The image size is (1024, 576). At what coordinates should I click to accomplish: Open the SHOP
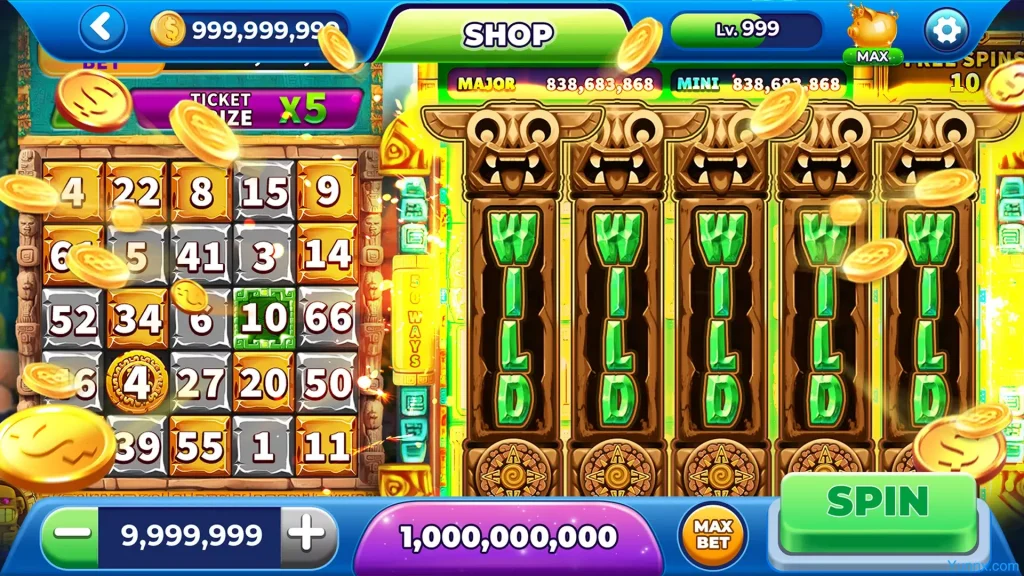click(x=507, y=35)
